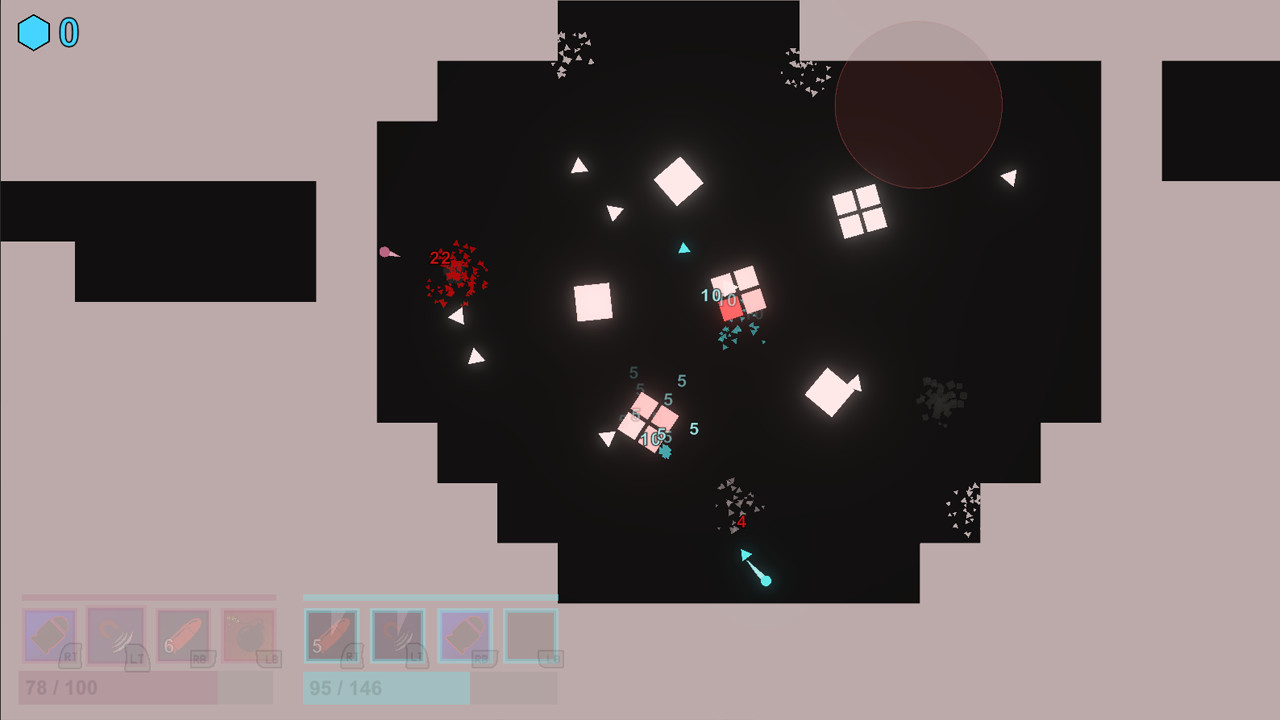The height and width of the screenshot is (720, 1280).
Task: Select the cyan bullet ability with 5 ammo
Action: pos(330,635)
